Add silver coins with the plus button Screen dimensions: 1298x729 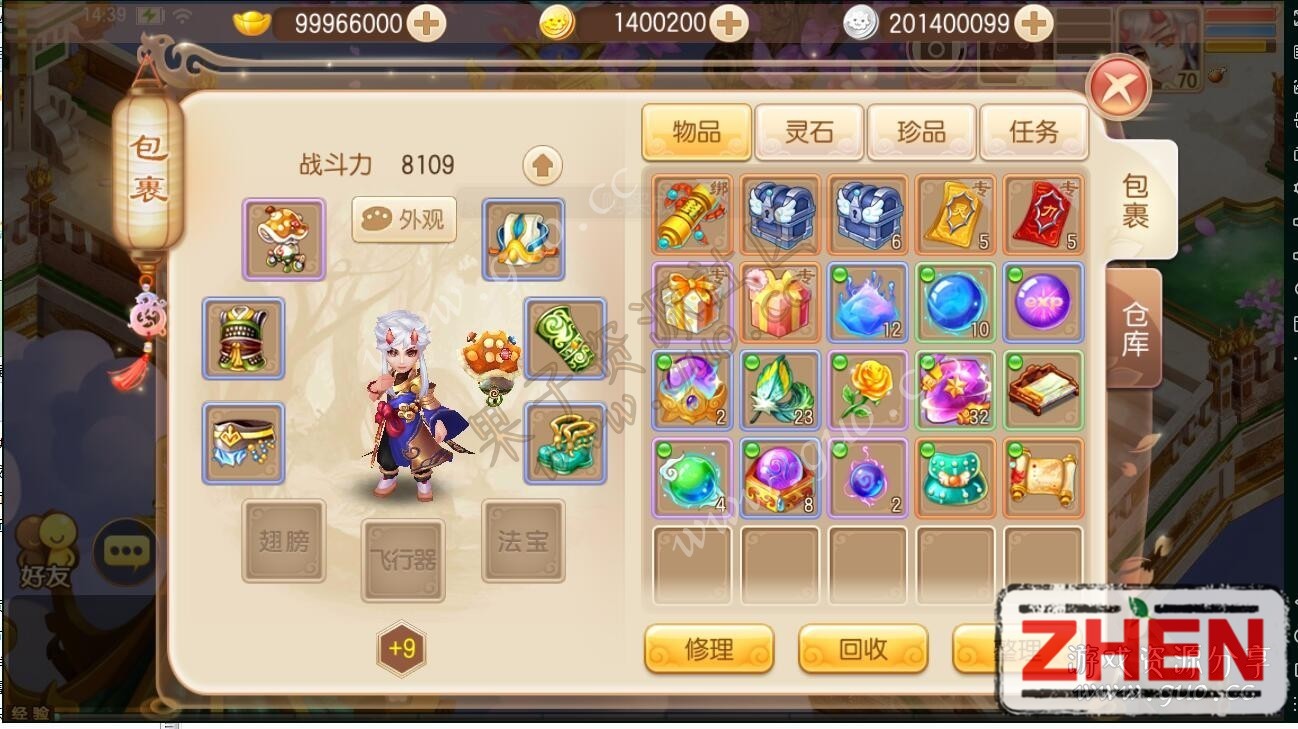[x=1034, y=23]
